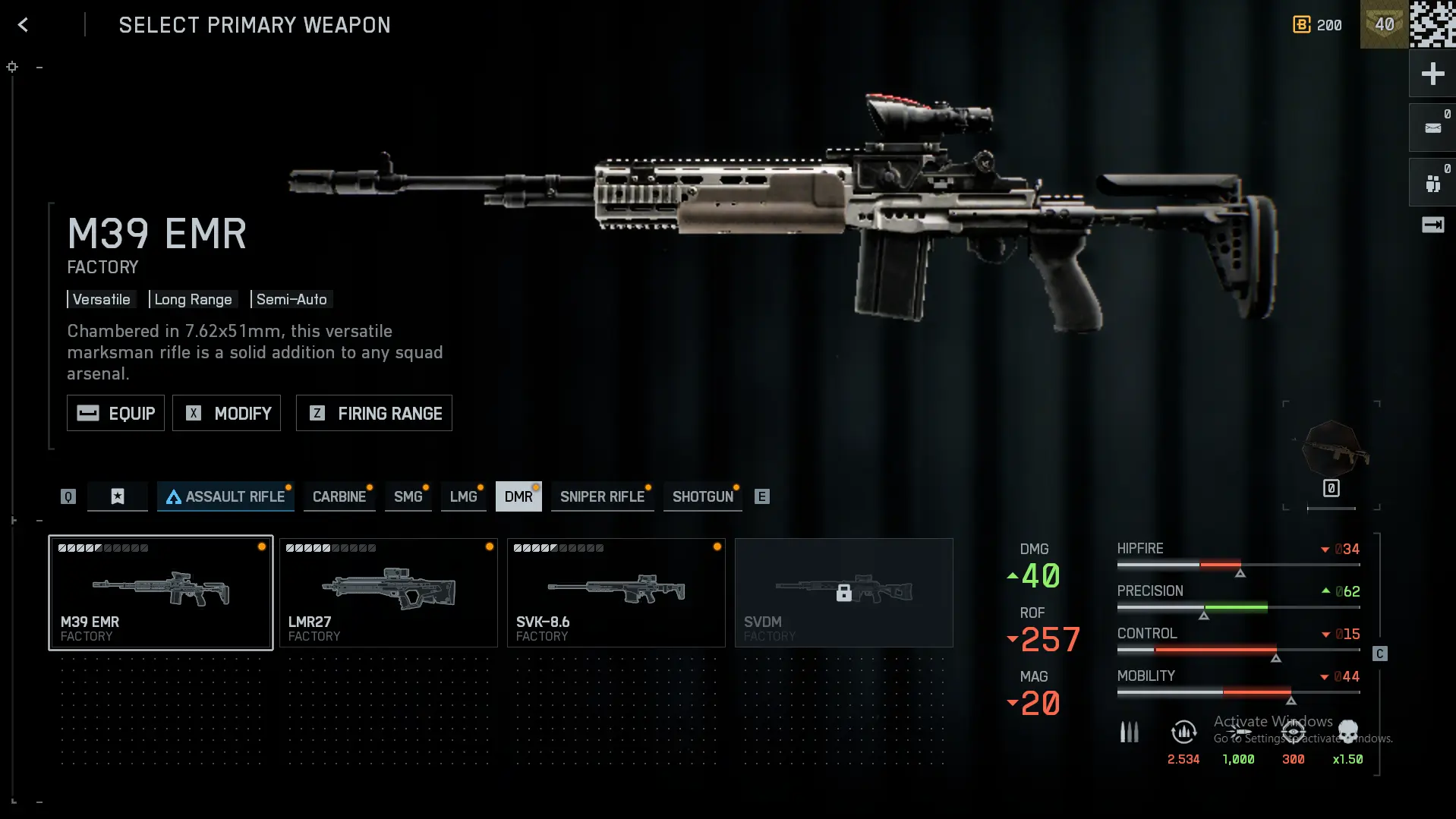Go back using the top-left arrow
This screenshot has height=819, width=1456.
[x=24, y=25]
